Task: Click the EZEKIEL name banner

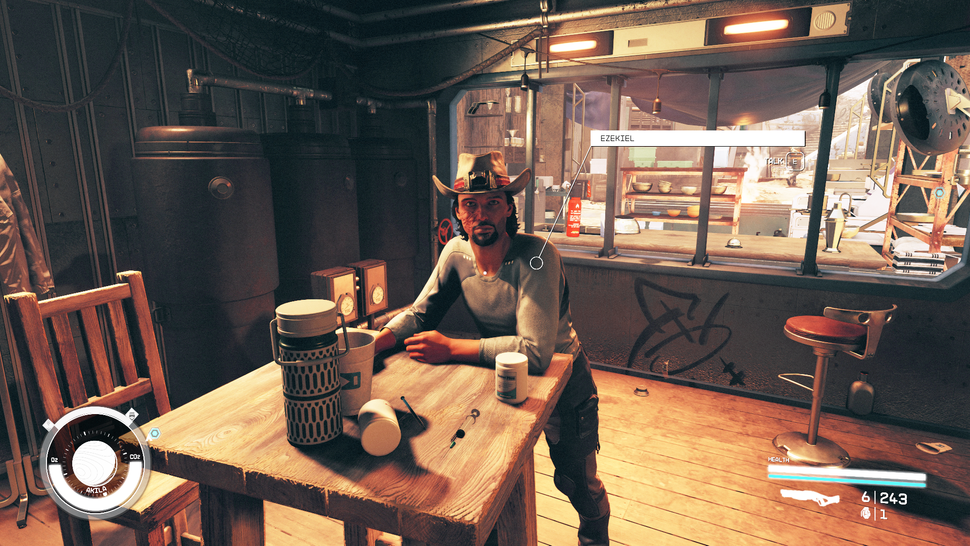Action: click(x=697, y=139)
